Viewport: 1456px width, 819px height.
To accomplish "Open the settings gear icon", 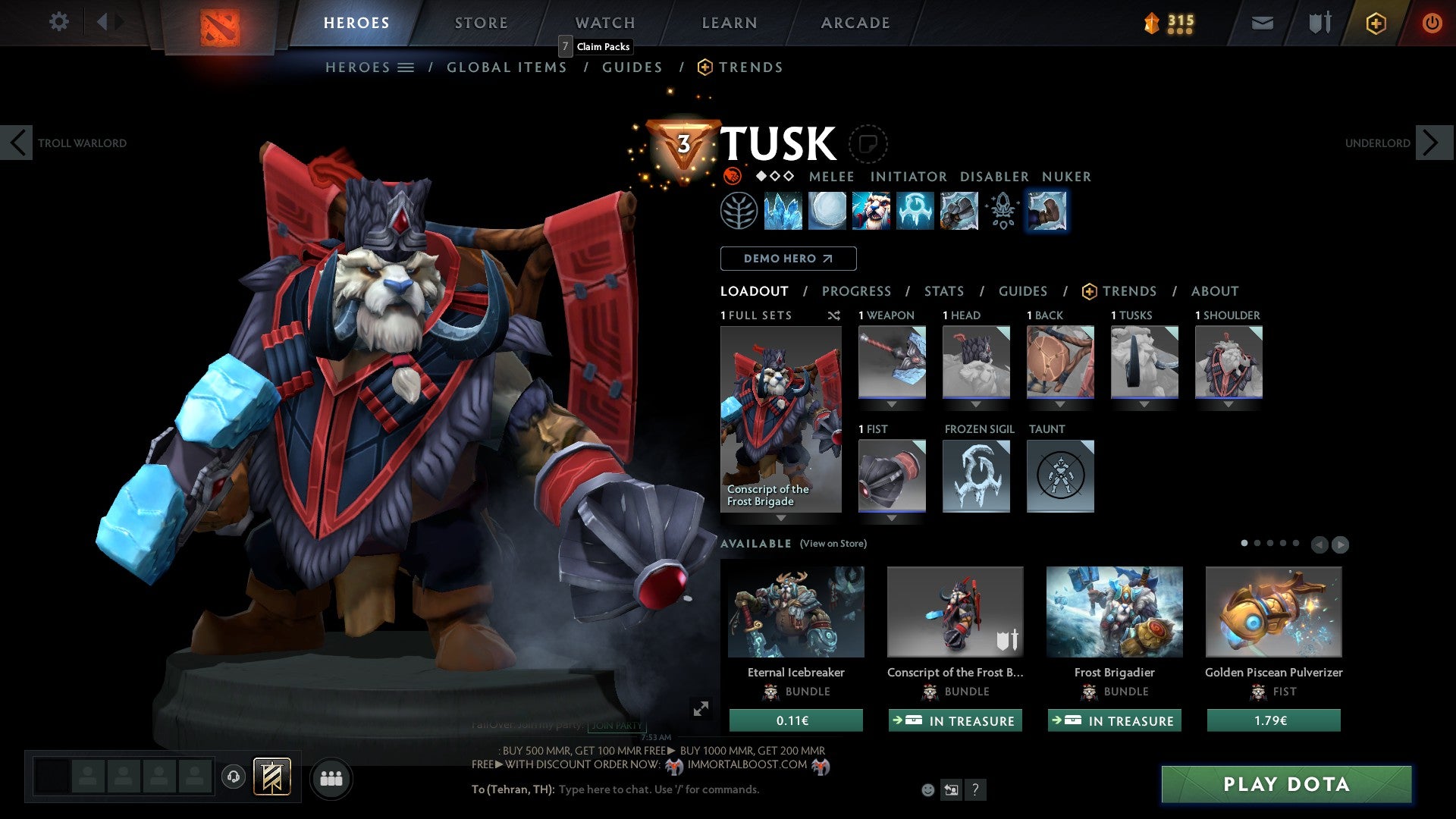I will tap(58, 21).
